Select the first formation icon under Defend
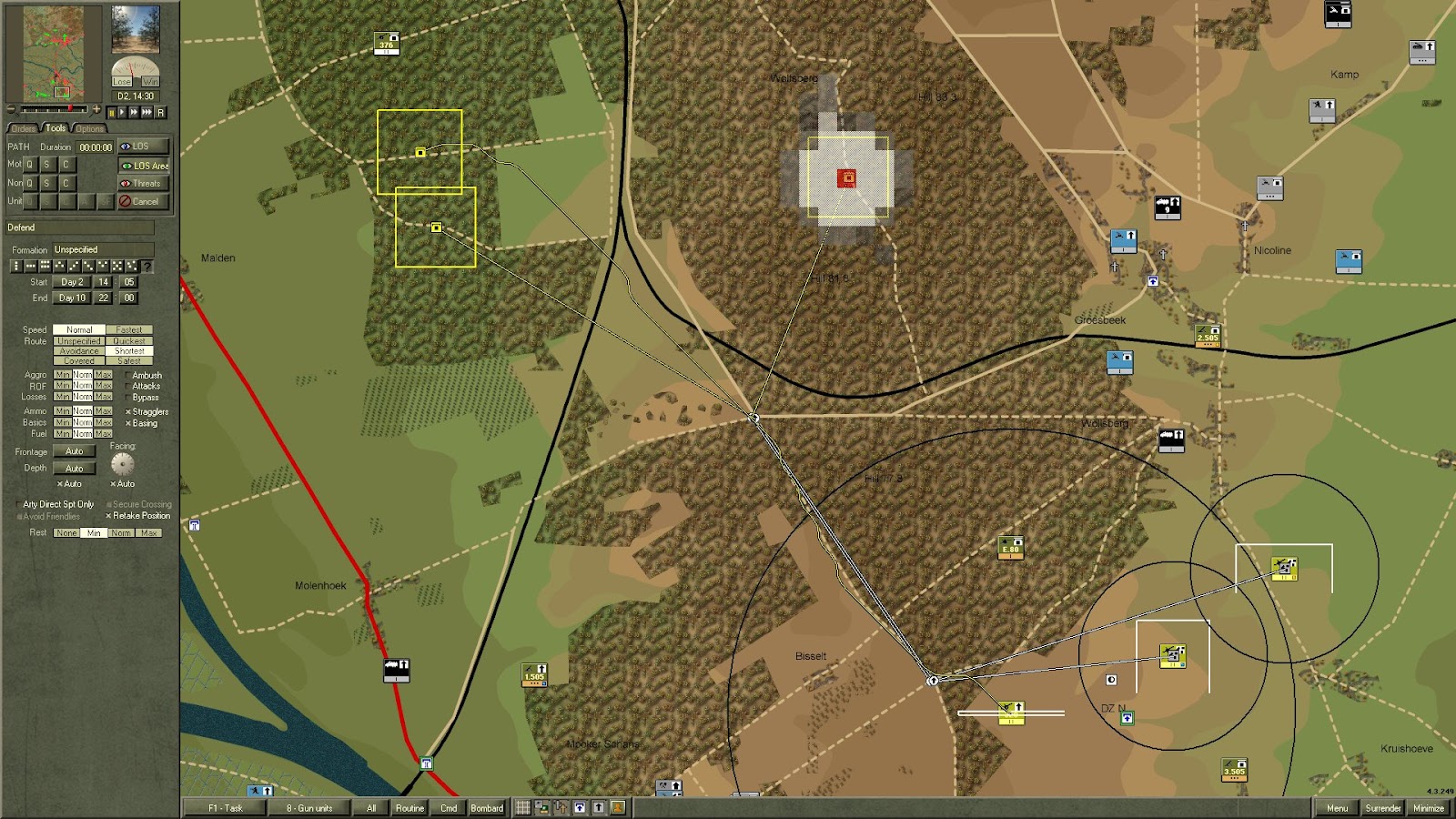 pos(15,265)
